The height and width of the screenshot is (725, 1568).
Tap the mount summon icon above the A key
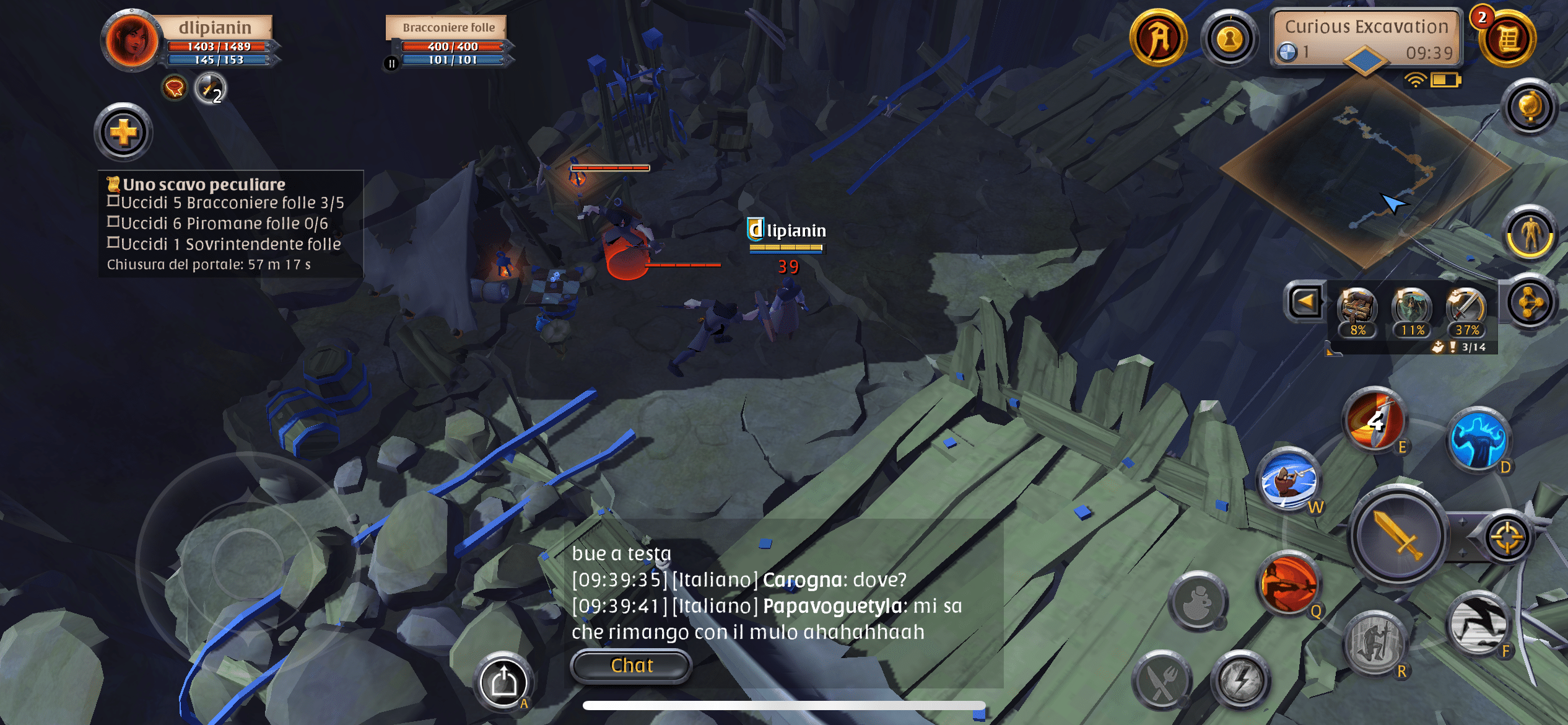coord(505,680)
